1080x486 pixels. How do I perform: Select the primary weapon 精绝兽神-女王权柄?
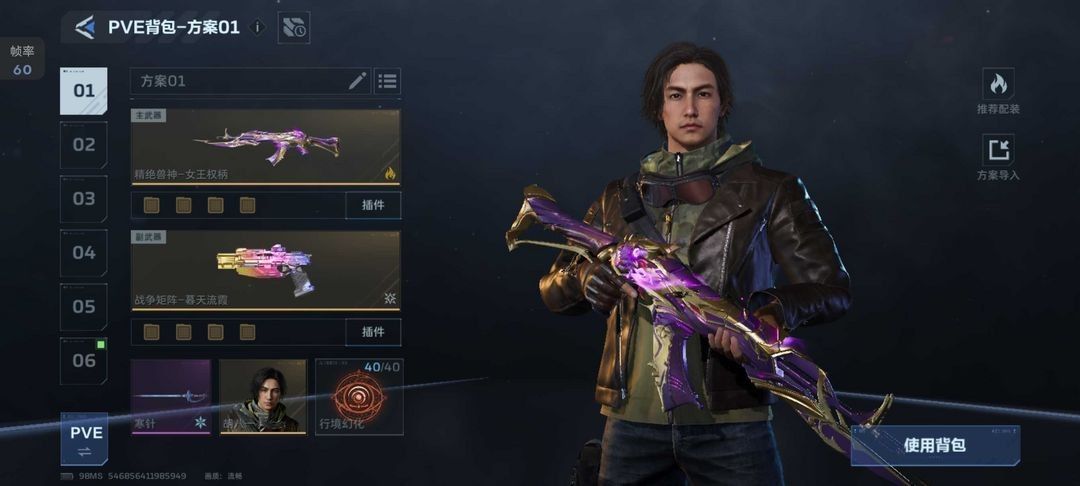[x=265, y=146]
